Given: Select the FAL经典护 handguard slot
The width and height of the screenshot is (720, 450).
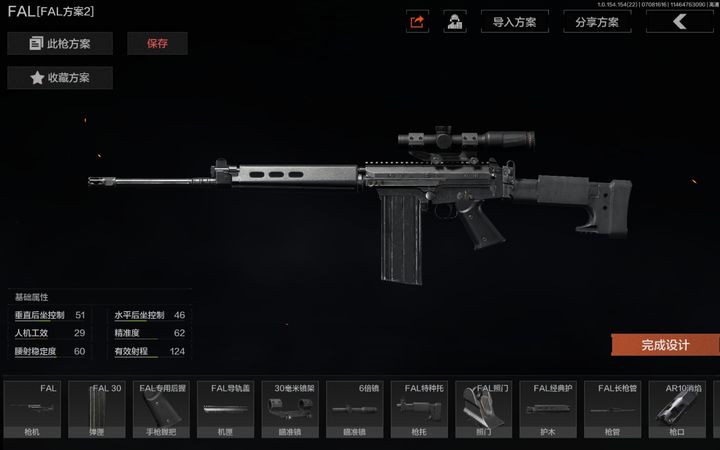Looking at the screenshot, I should point(548,410).
